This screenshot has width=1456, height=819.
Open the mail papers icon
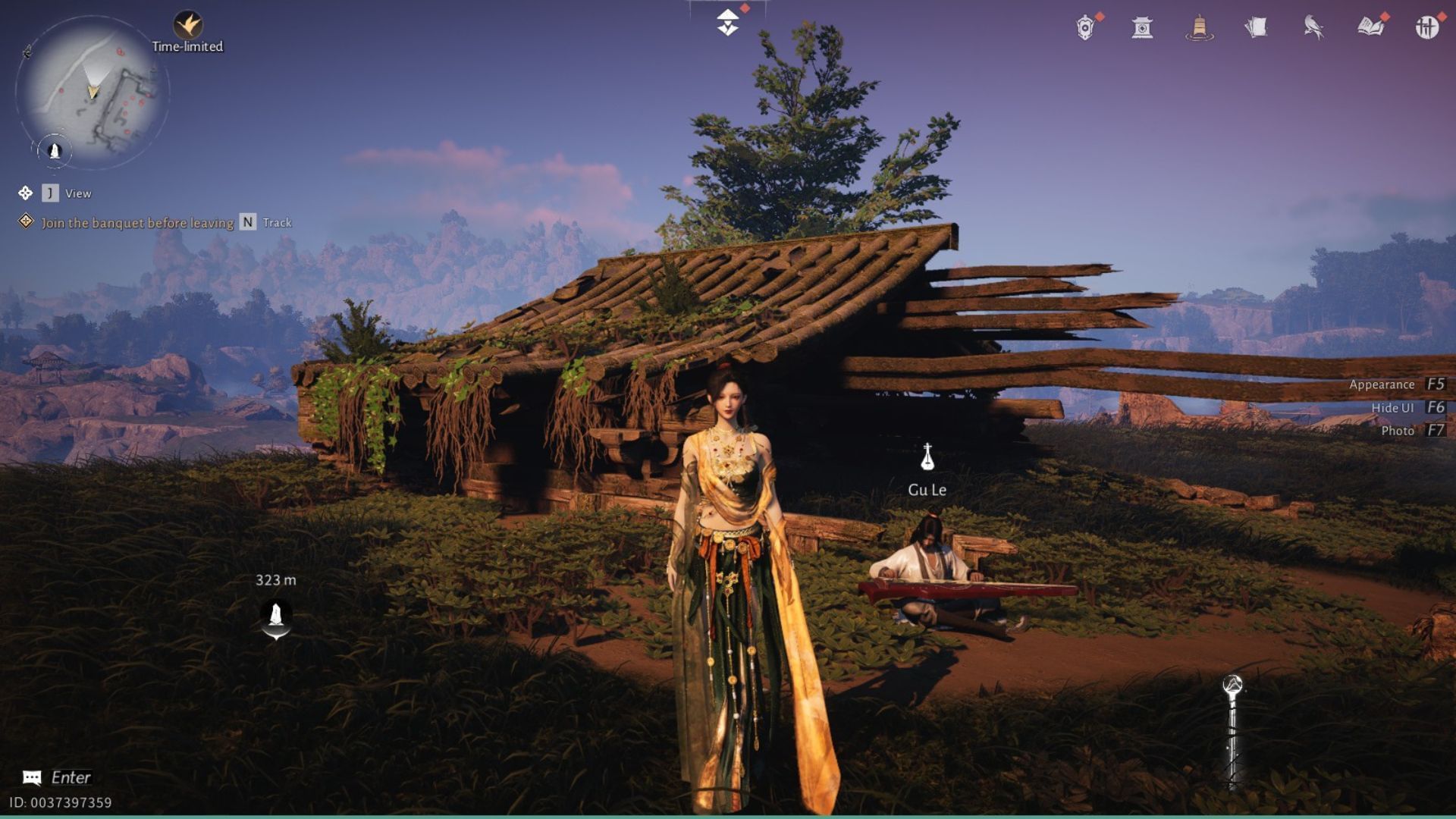pos(1258,27)
